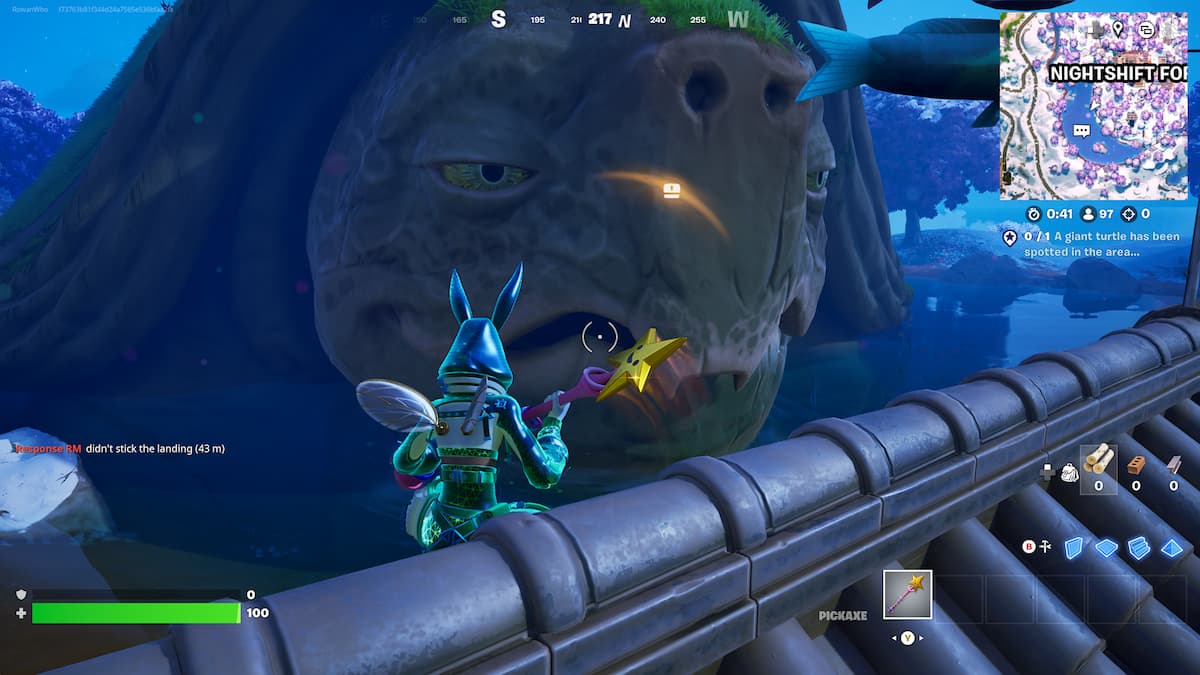Choose the wood building material
The image size is (1200, 675).
(1097, 460)
